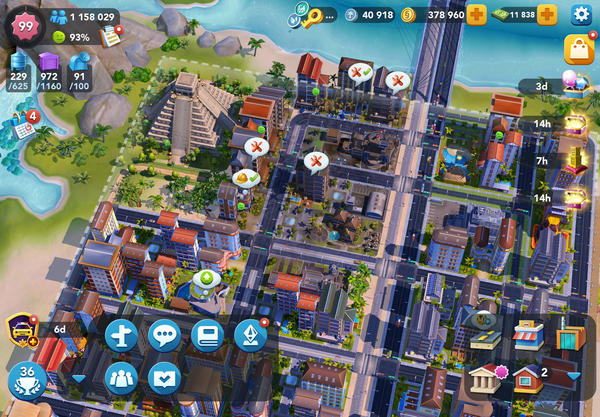600x417 pixels.
Task: Open the chat speech bubble
Action: click(164, 335)
